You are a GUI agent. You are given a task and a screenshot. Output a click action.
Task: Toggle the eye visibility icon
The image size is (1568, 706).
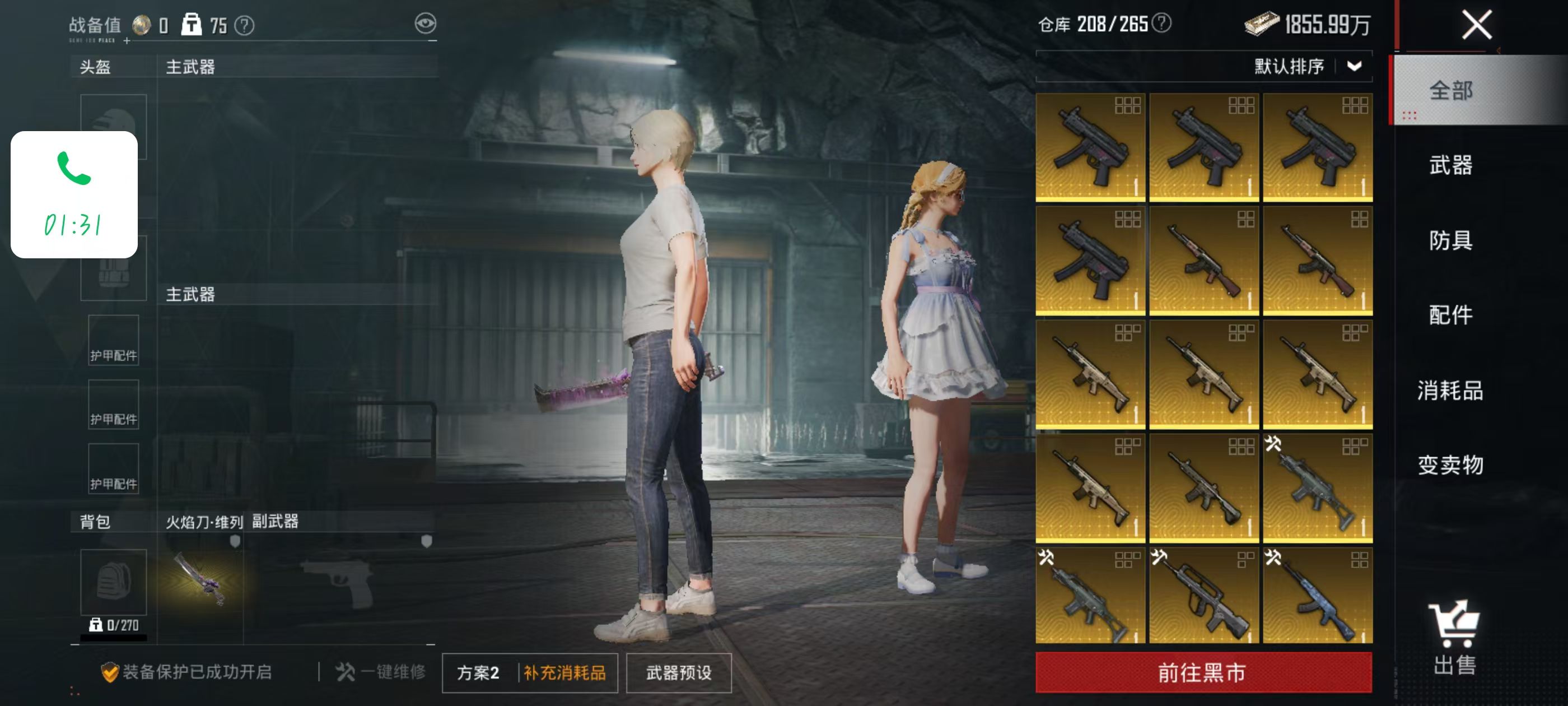(425, 24)
